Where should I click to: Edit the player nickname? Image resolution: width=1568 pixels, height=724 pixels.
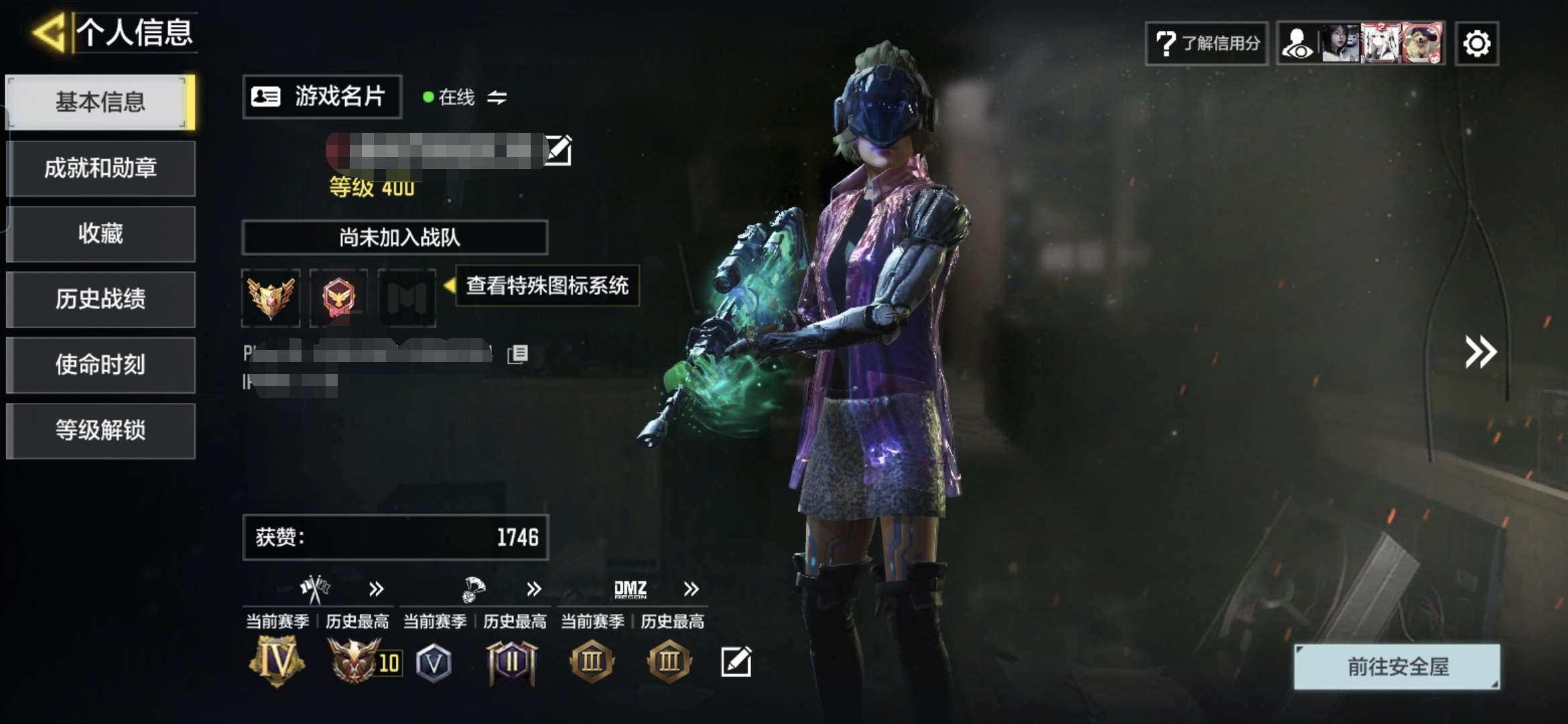558,150
